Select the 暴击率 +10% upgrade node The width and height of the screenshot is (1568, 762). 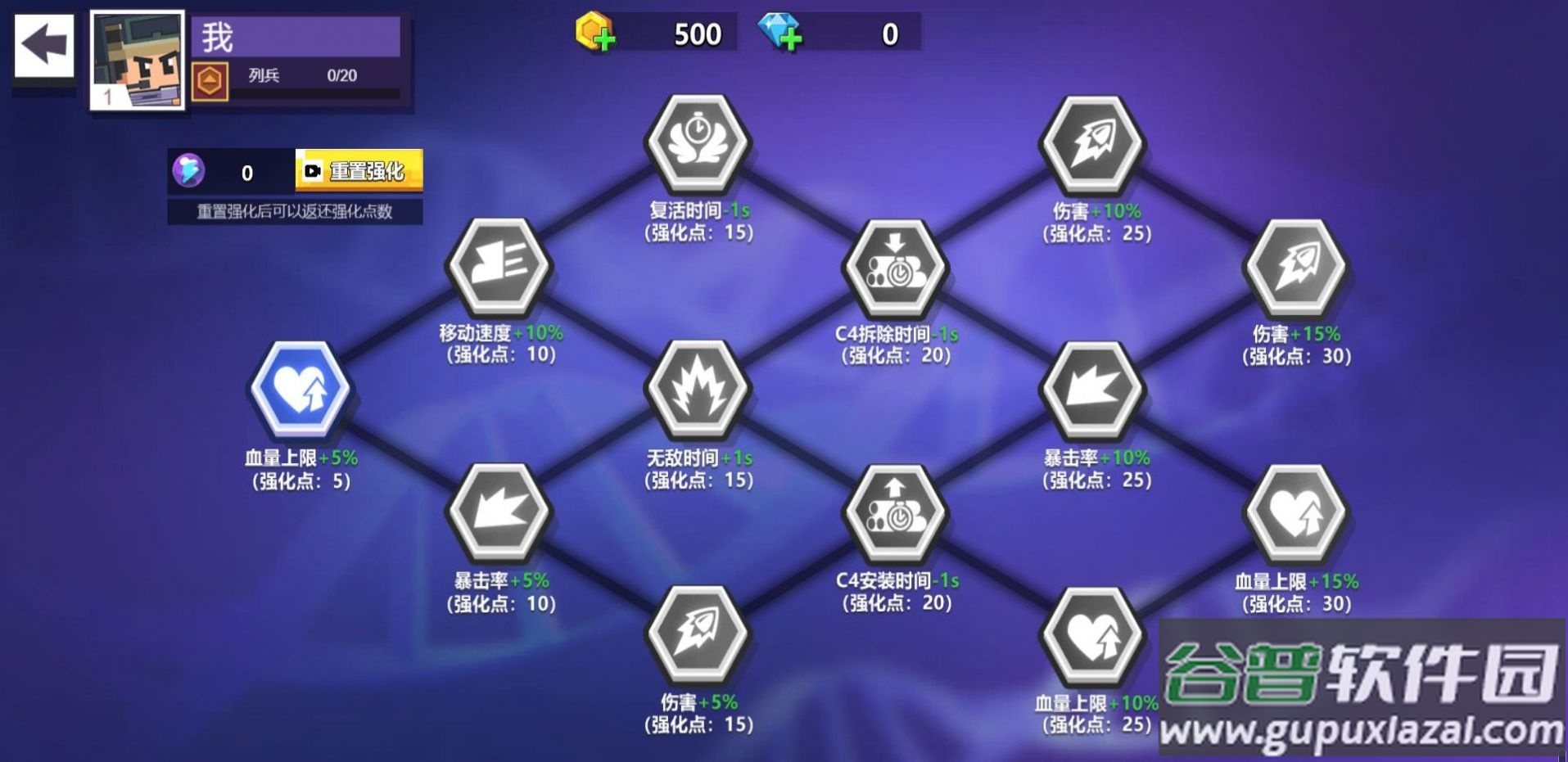point(1093,389)
